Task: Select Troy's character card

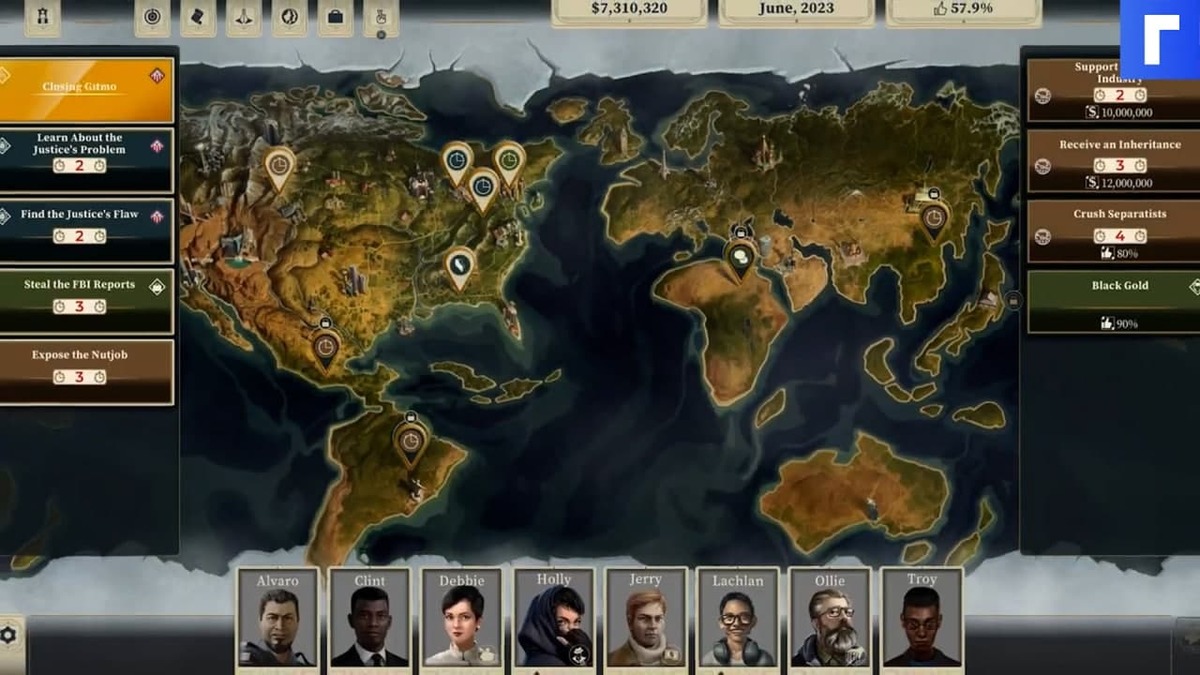Action: click(922, 619)
